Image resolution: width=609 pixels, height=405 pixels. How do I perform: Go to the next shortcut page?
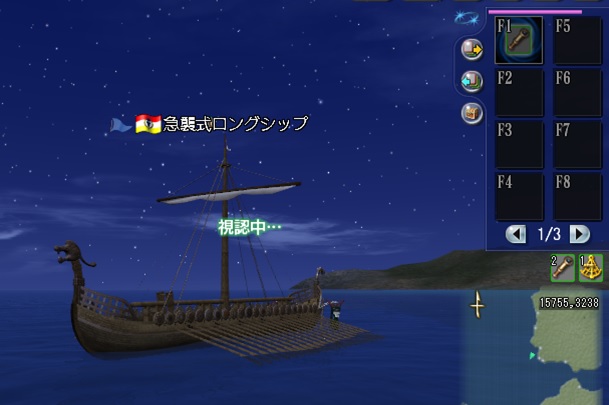[x=579, y=234]
